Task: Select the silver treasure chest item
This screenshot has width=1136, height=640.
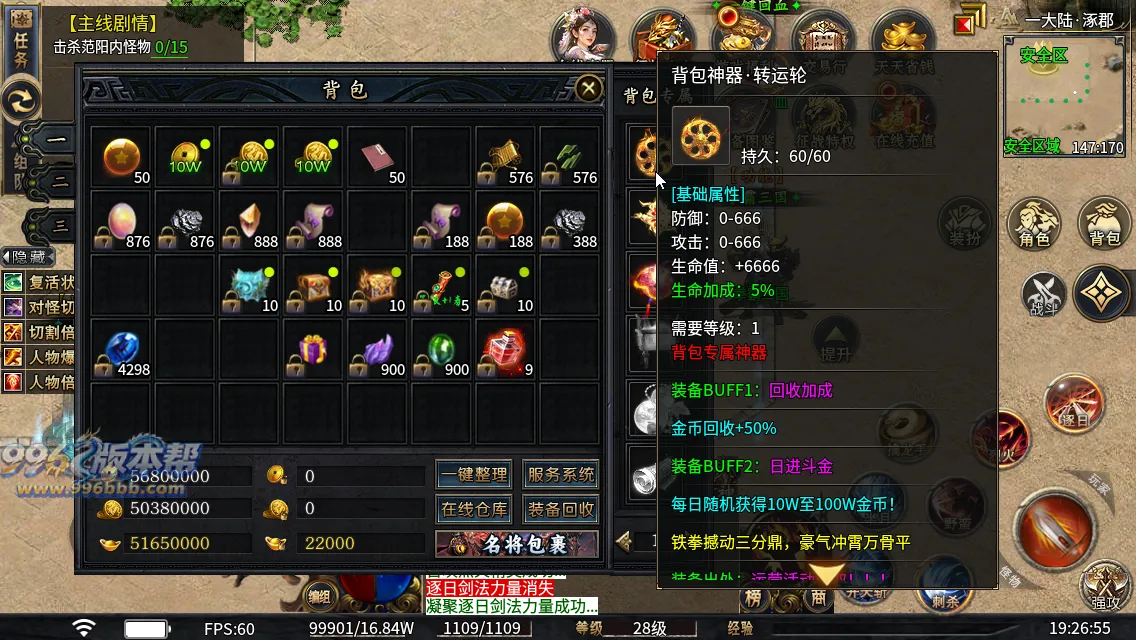Action: (x=505, y=286)
